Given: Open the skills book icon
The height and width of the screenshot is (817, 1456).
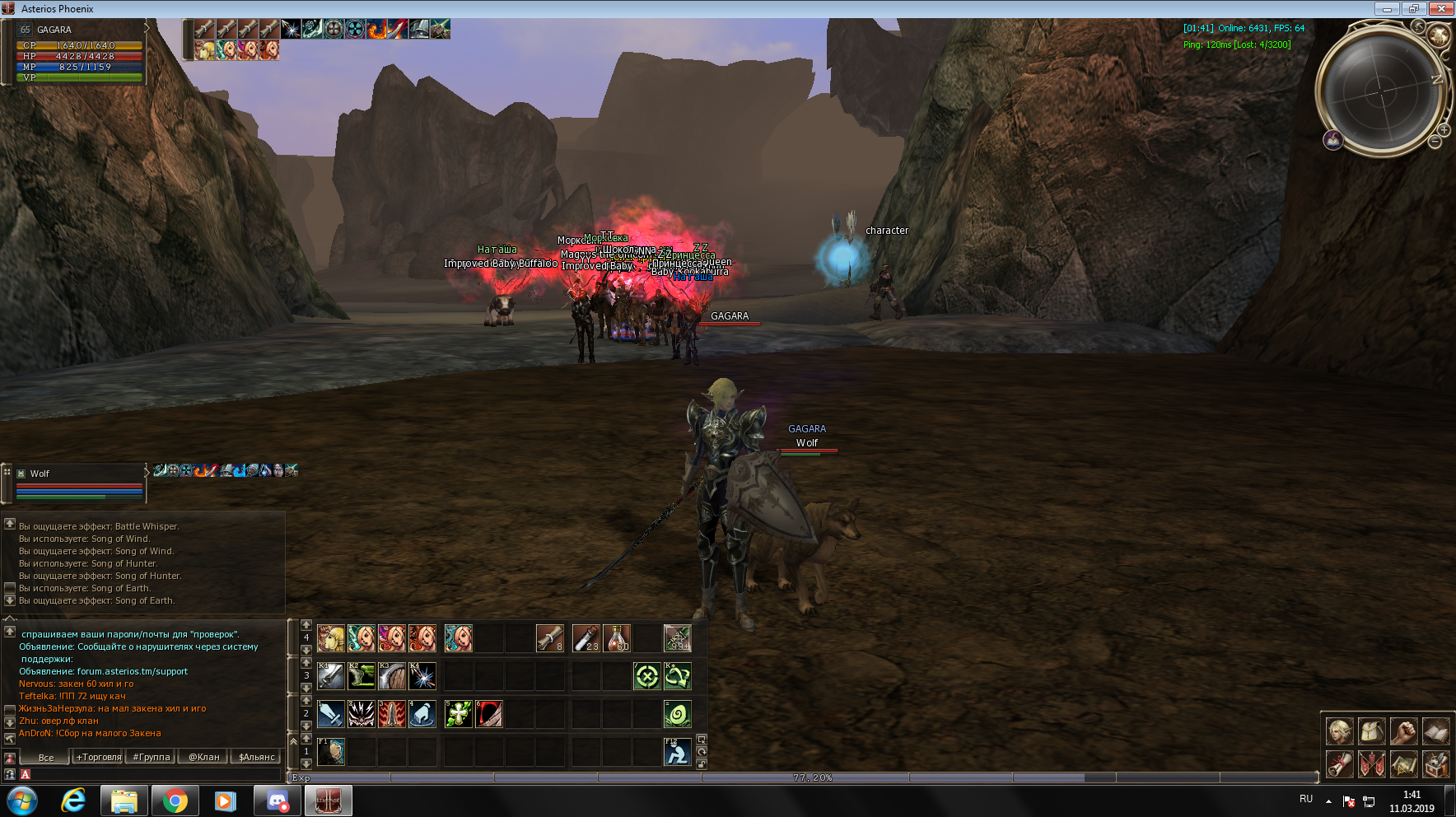Looking at the screenshot, I should coord(1436,731).
